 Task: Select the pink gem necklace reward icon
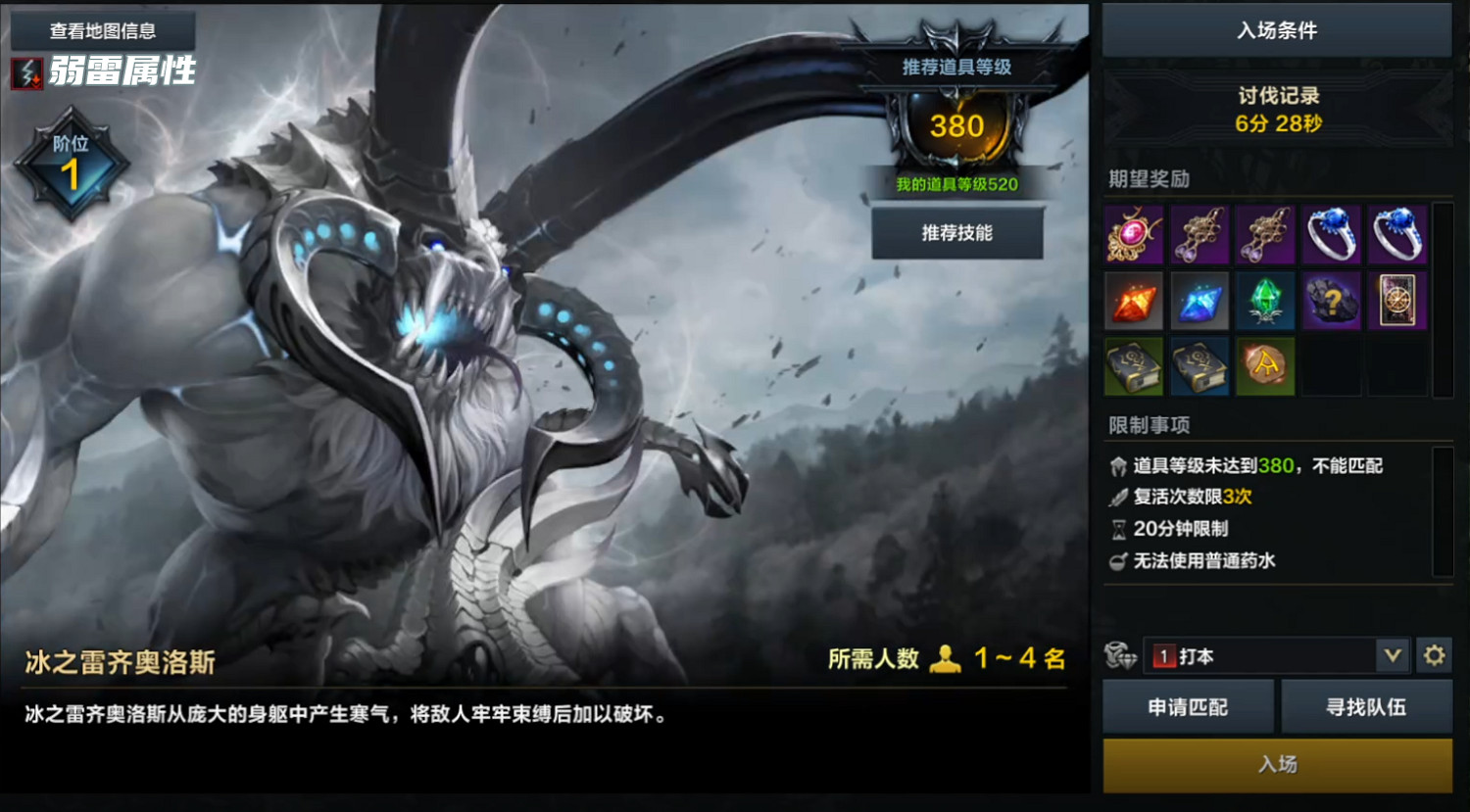coord(1134,235)
